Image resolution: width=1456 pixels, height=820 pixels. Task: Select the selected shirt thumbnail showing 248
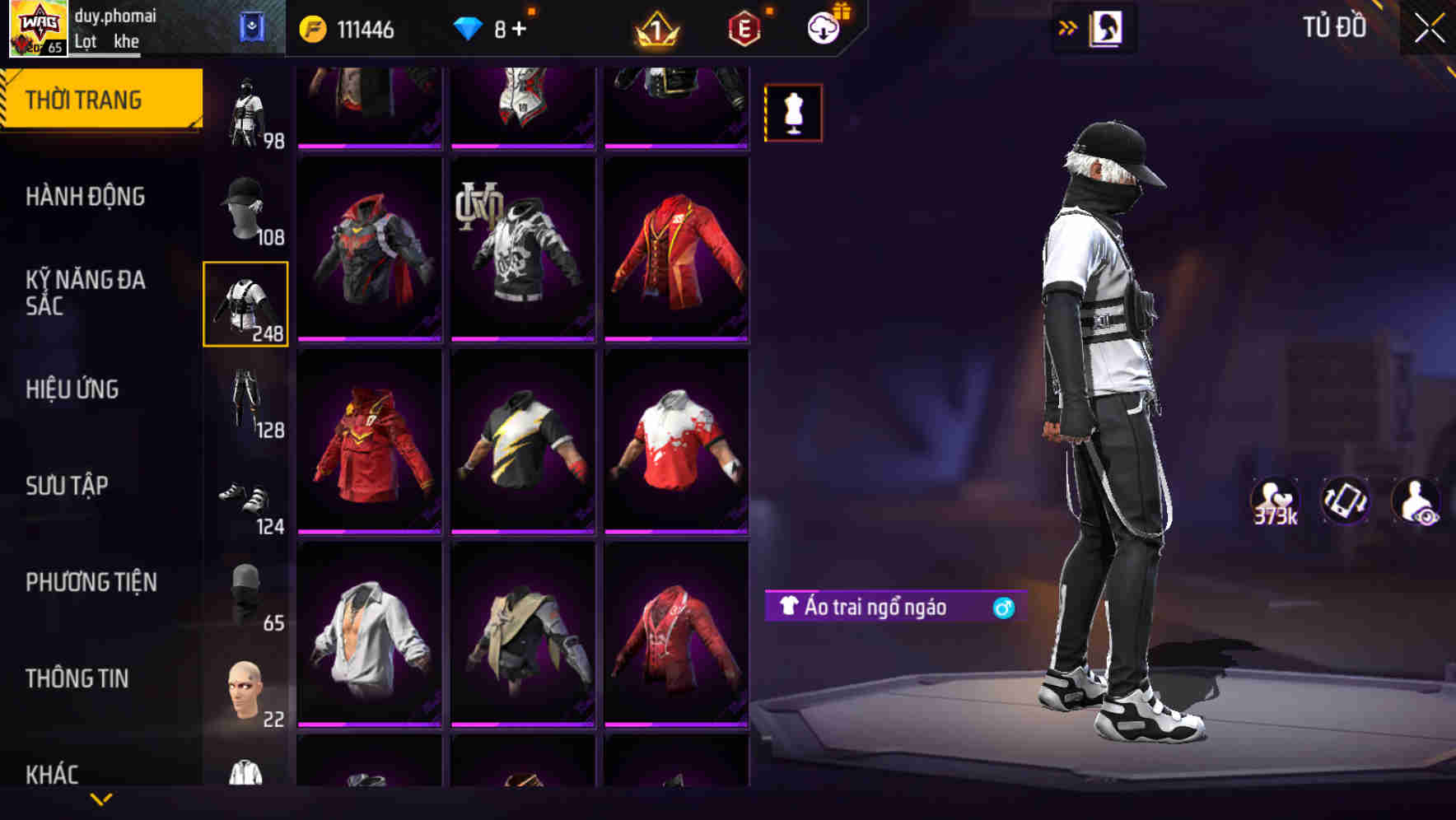[245, 305]
